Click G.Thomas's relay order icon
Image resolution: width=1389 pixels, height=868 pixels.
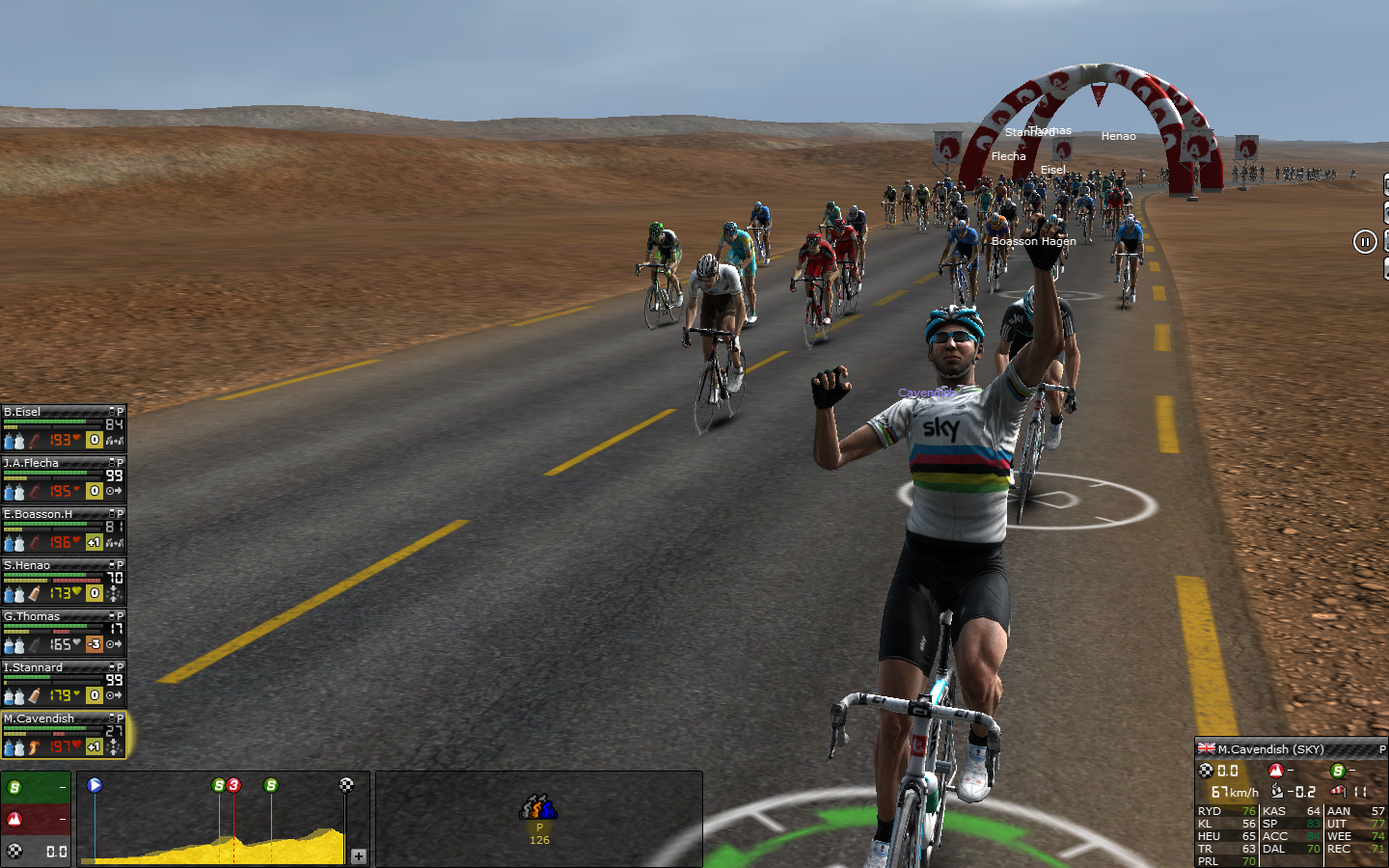click(114, 644)
